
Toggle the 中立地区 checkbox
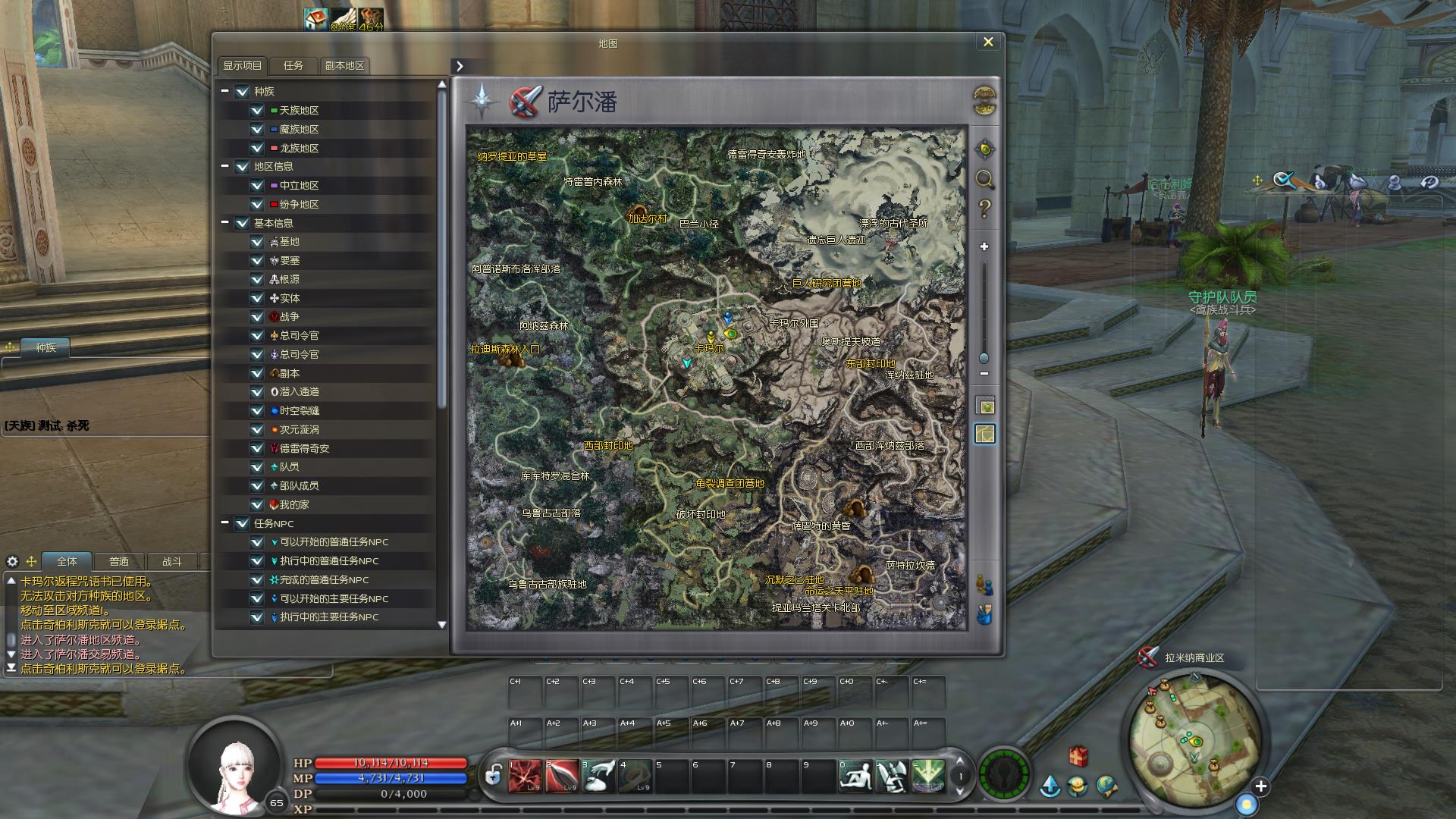click(x=257, y=186)
